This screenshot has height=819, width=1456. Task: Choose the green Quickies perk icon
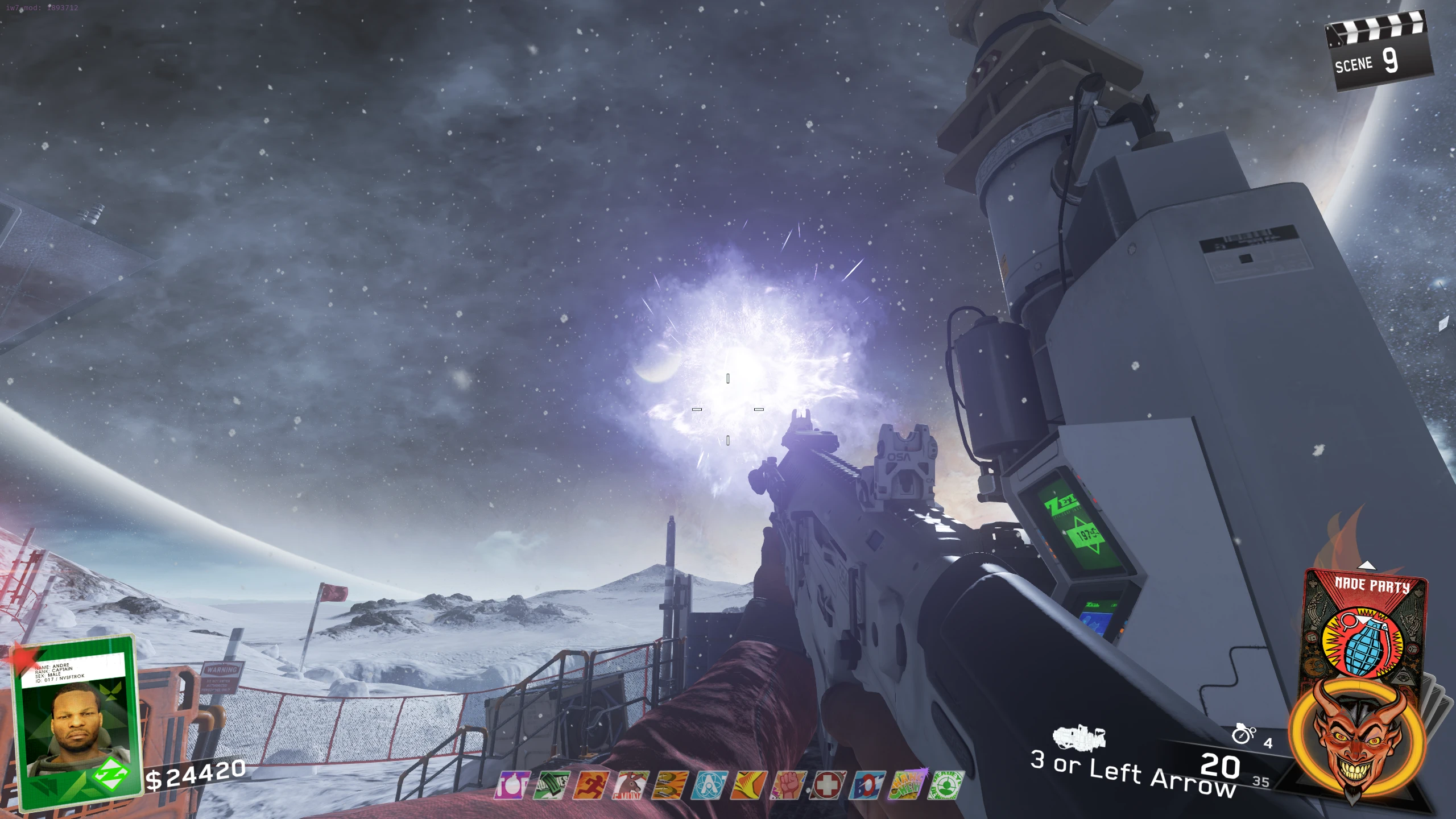tap(551, 785)
